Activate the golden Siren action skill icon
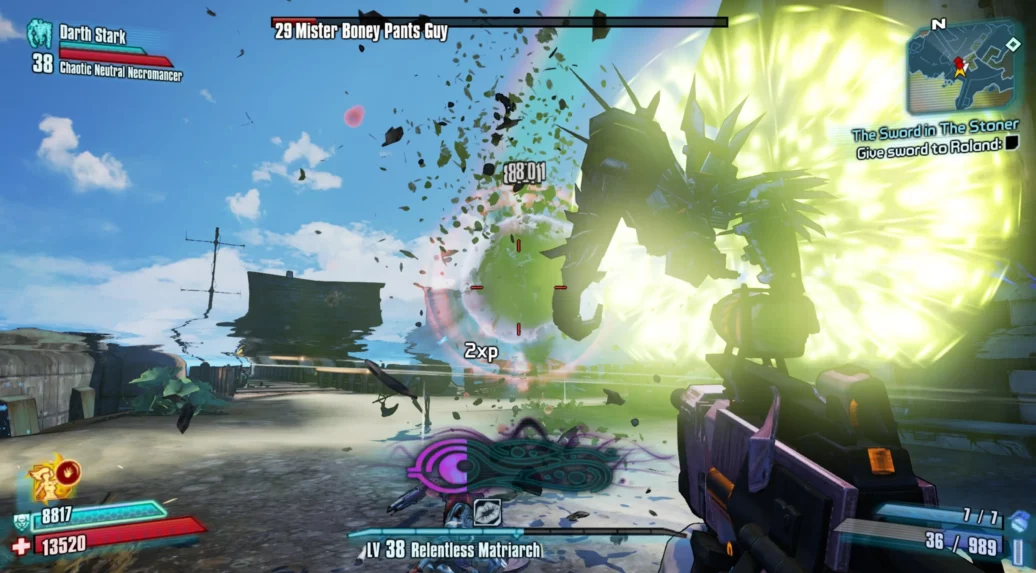This screenshot has width=1036, height=573. pos(50,479)
